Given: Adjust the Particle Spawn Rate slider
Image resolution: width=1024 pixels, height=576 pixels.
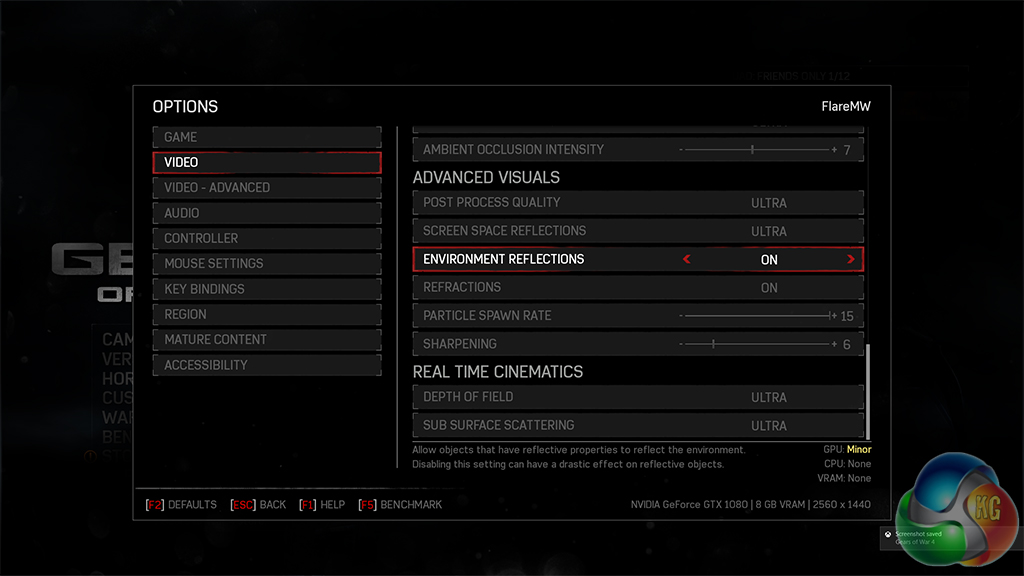Looking at the screenshot, I should [757, 316].
